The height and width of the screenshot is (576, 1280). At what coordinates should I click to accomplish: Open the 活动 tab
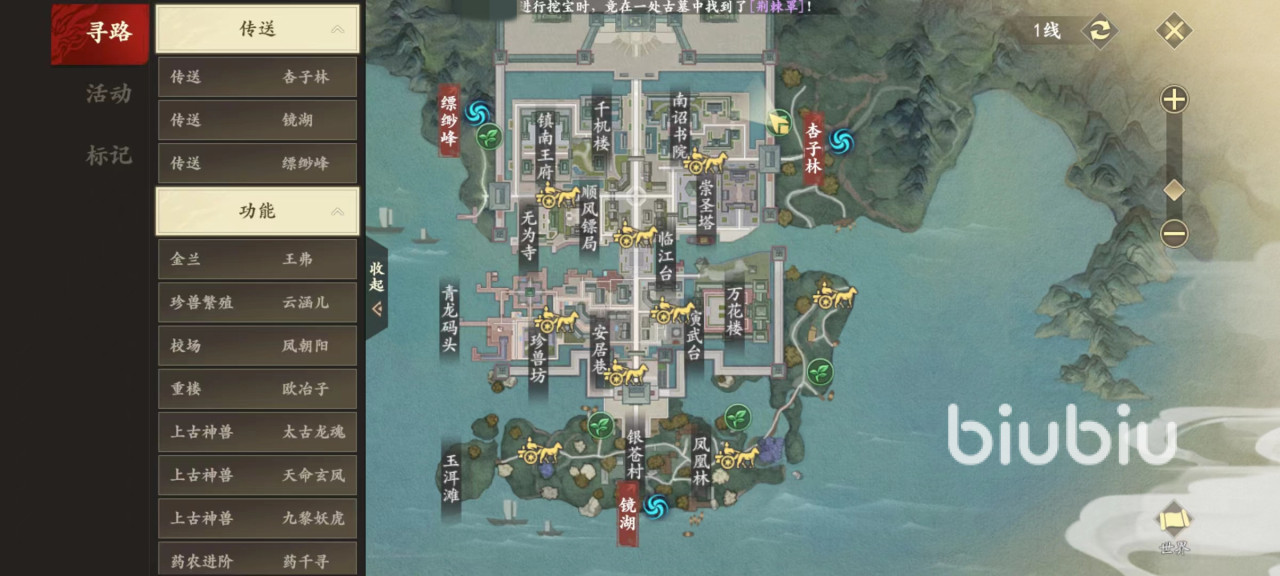(x=108, y=94)
